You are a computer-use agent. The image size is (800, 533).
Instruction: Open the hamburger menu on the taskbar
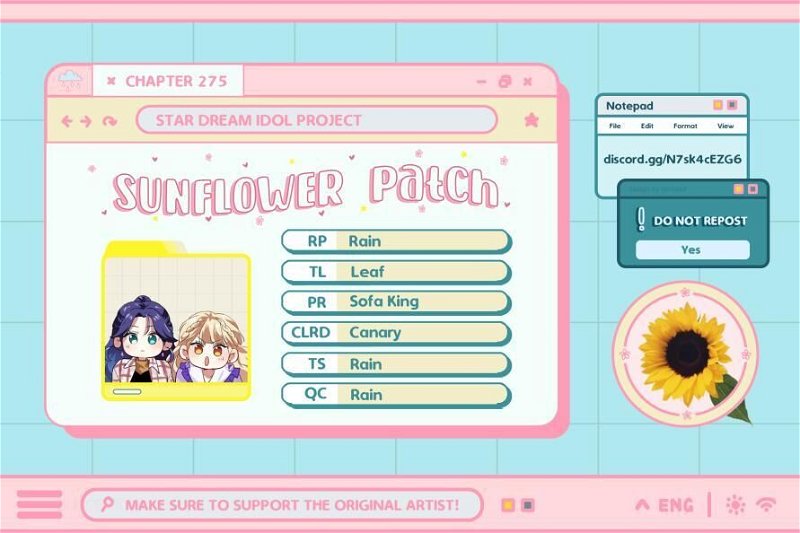point(39,505)
